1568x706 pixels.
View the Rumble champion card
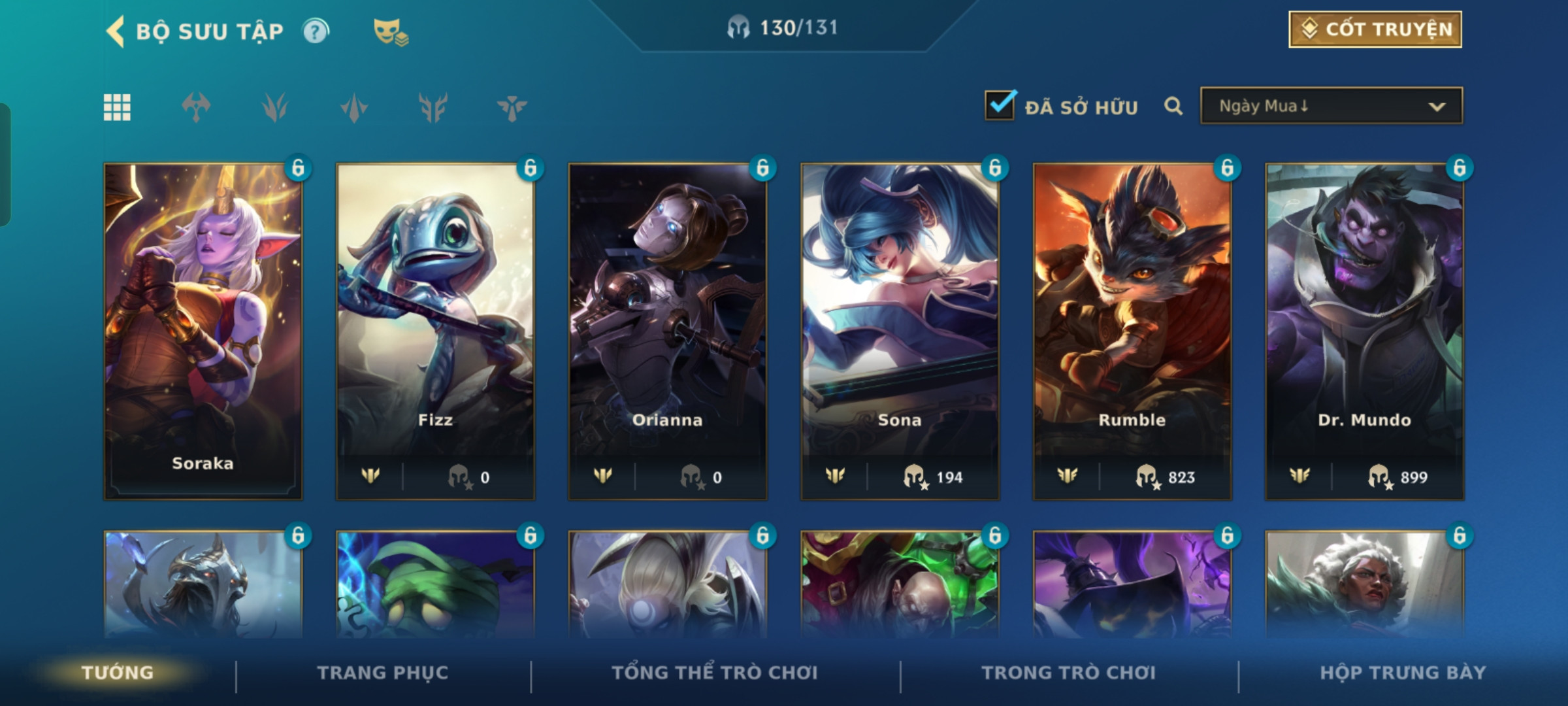coord(1132,331)
